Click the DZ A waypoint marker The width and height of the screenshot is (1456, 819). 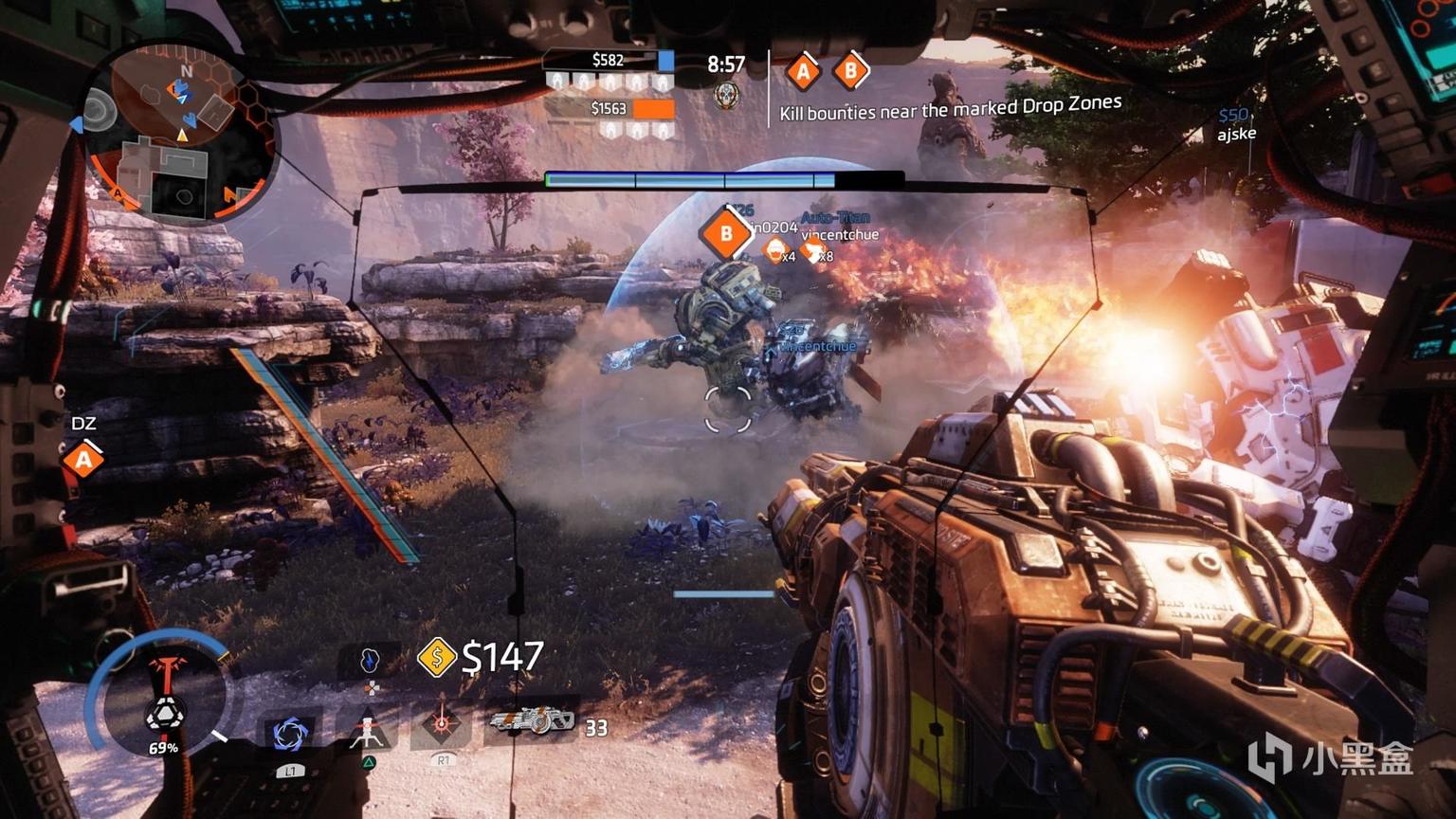[x=83, y=460]
